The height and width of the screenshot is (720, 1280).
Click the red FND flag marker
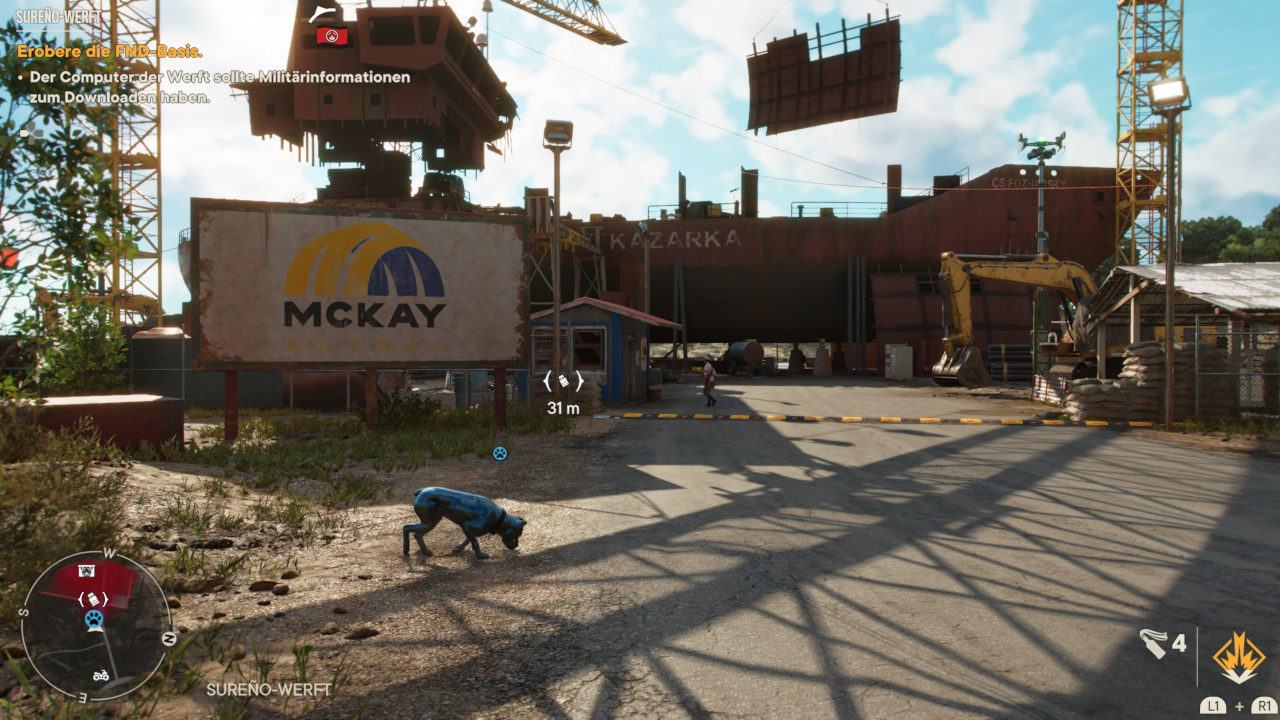(331, 36)
